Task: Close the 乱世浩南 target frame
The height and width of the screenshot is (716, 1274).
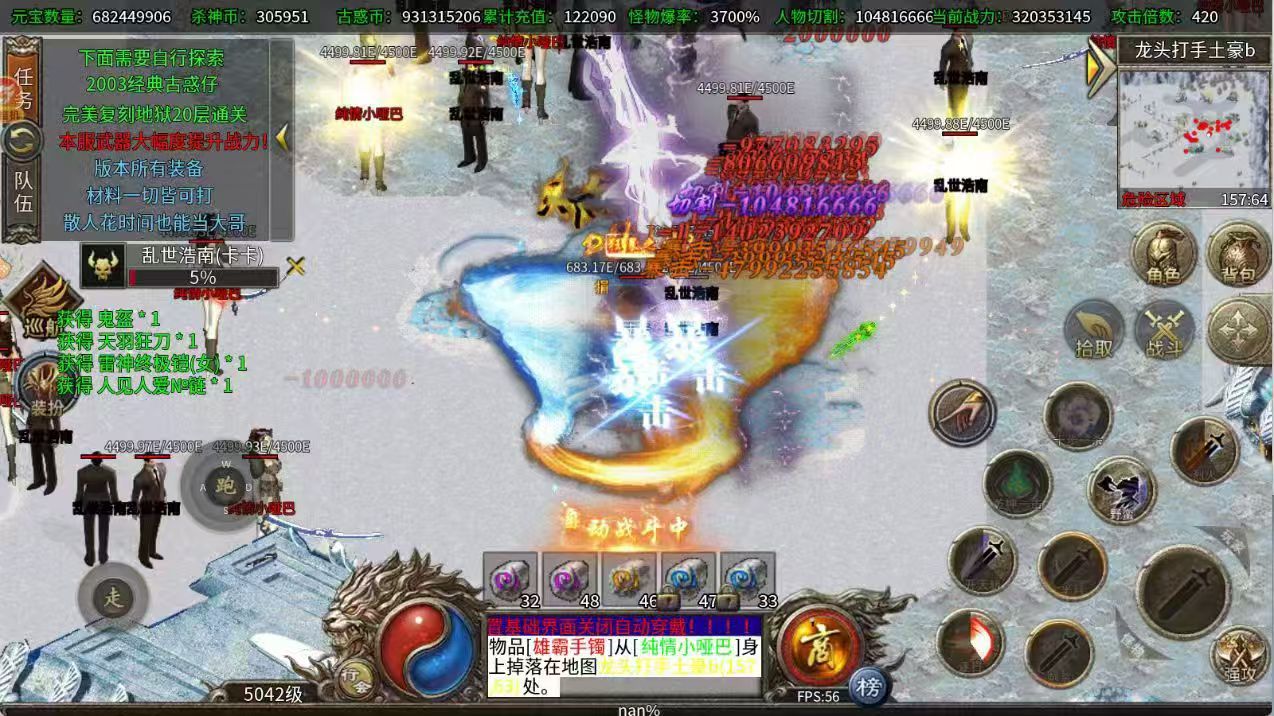Action: (295, 266)
